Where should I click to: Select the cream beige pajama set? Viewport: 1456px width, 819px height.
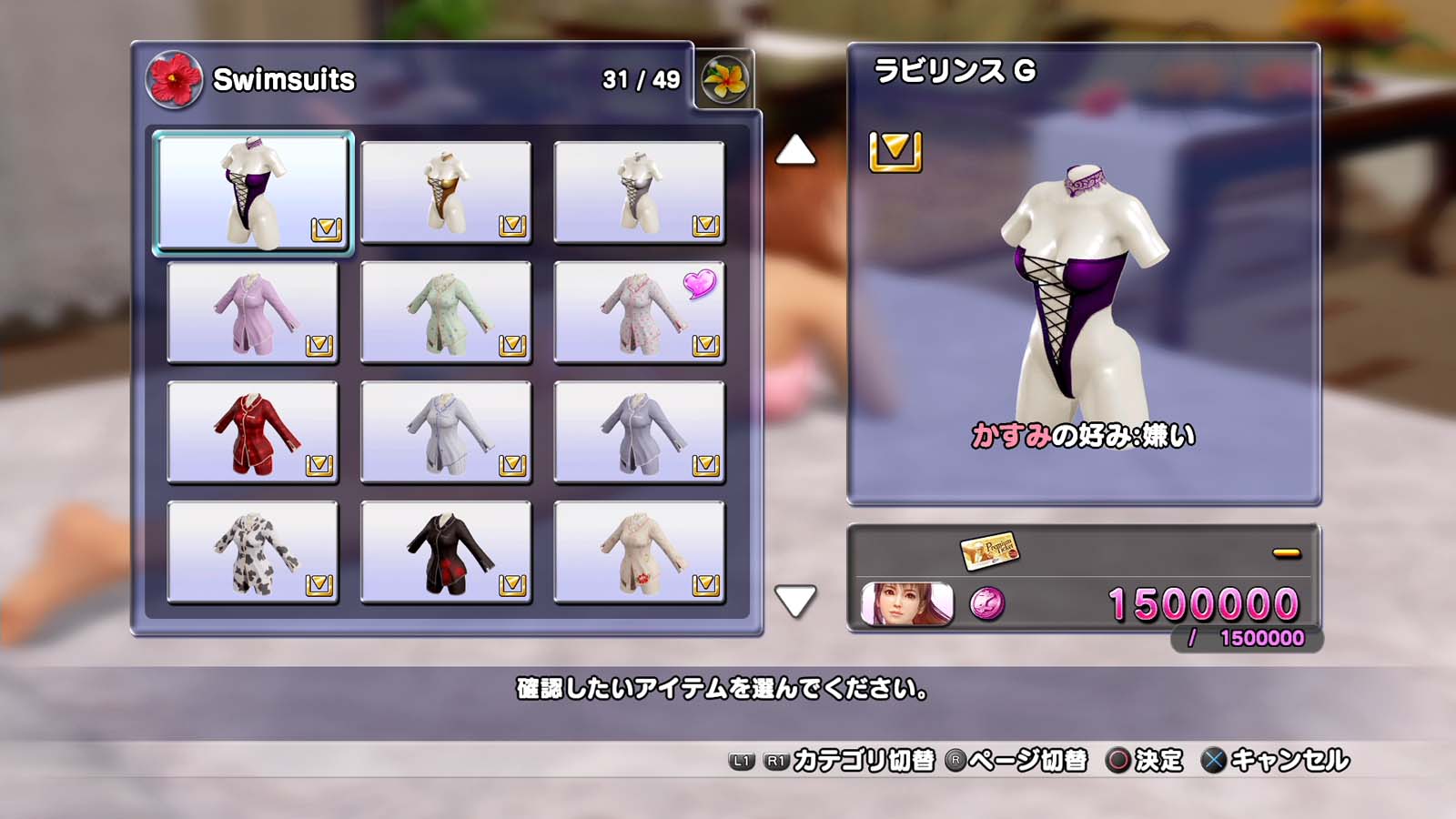pos(639,552)
